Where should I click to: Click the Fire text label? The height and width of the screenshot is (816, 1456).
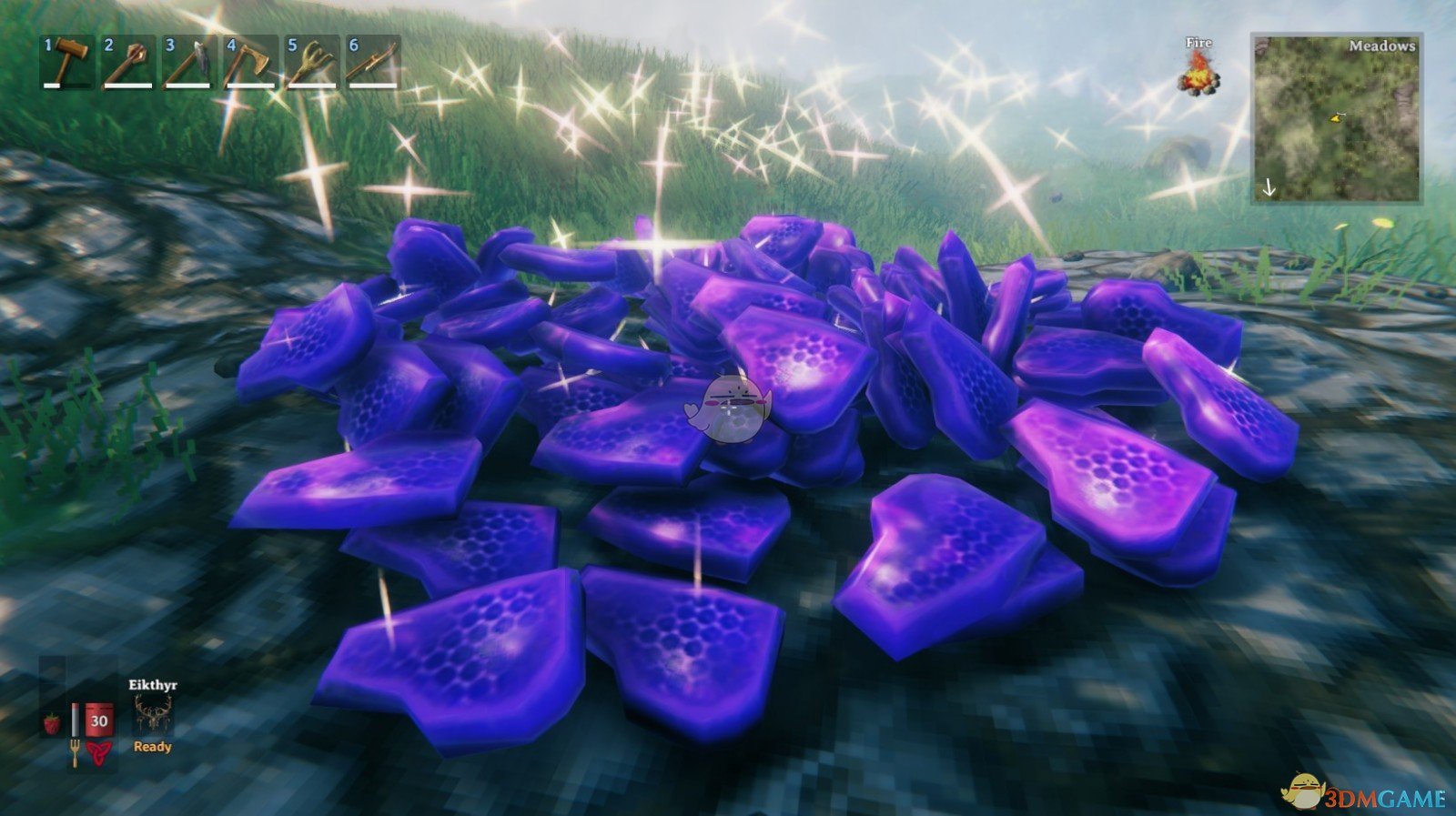1199,42
